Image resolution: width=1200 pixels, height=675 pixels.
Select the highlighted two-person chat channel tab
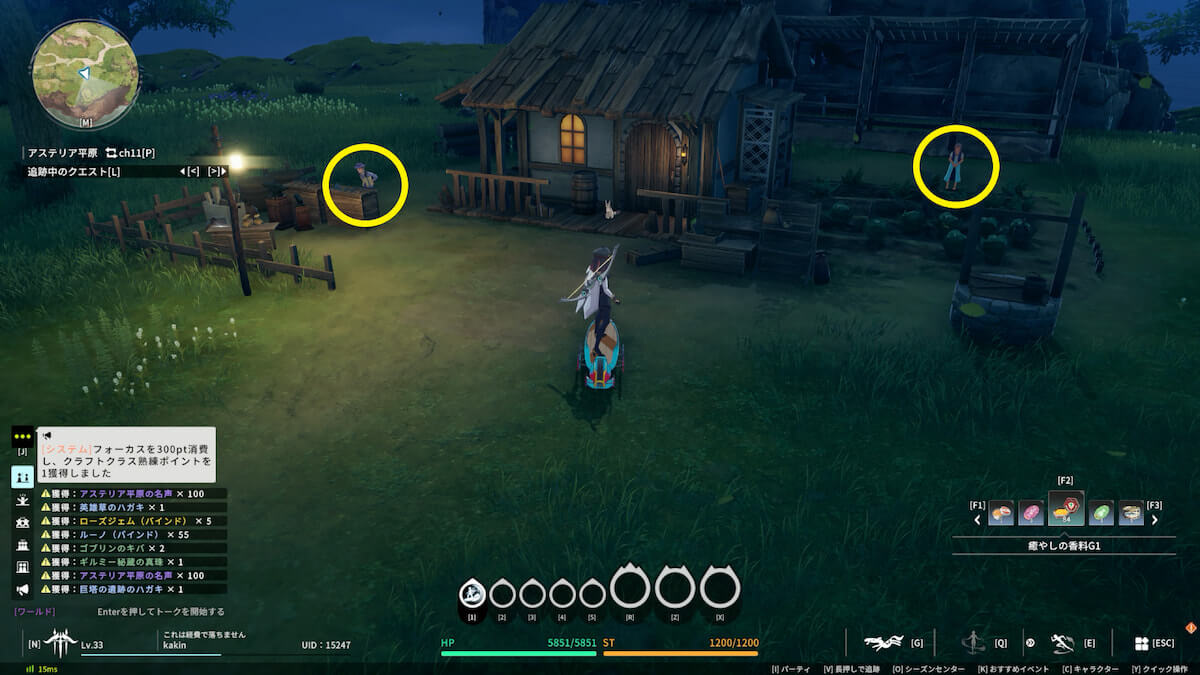(22, 477)
